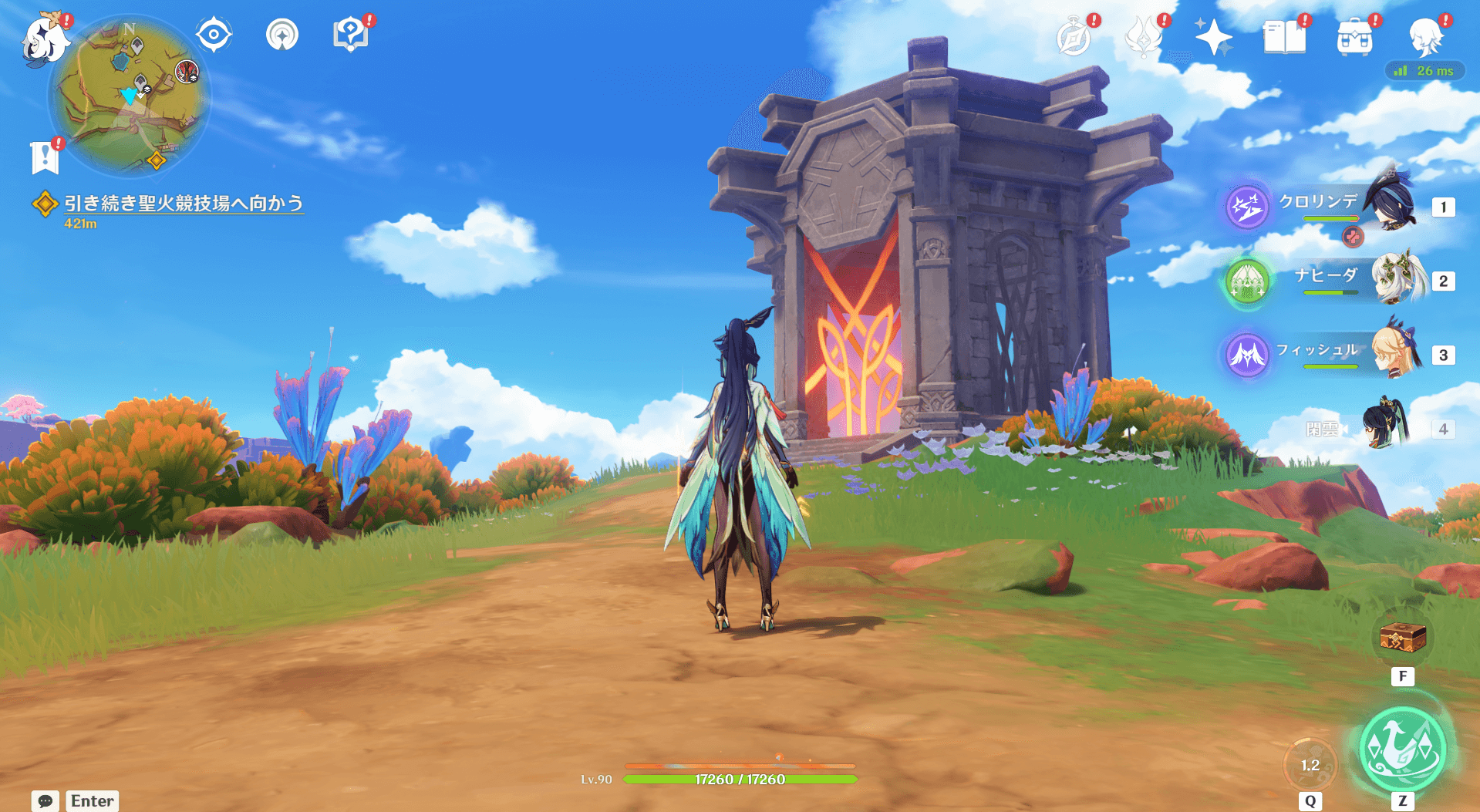Open the tutorial tips question-mark icon

tap(350, 35)
